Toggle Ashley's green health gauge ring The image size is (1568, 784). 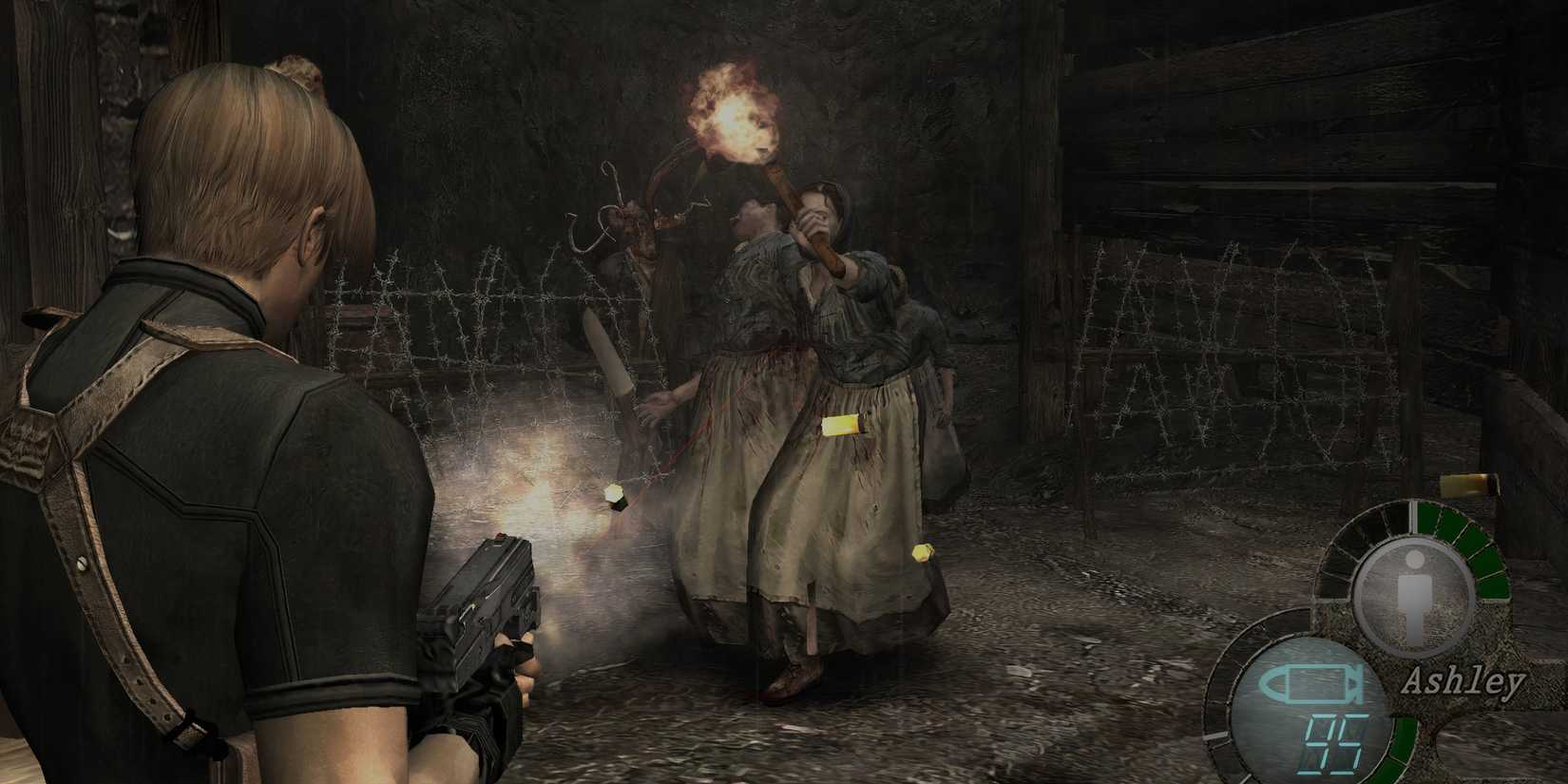click(1473, 551)
